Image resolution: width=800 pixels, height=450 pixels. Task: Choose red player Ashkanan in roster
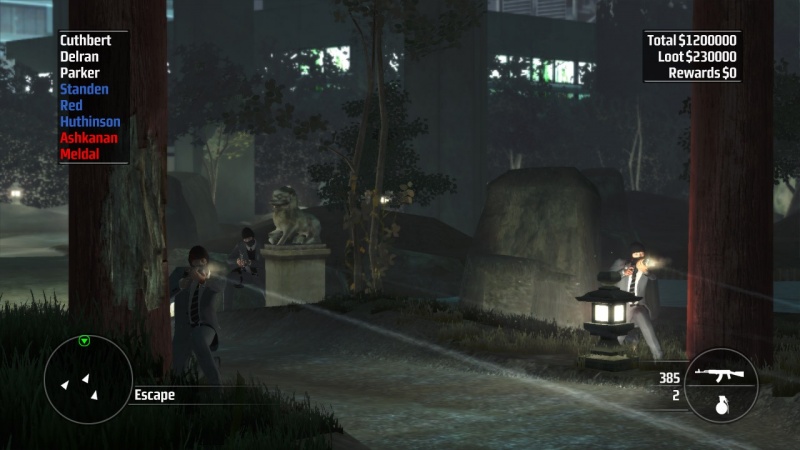tap(89, 137)
